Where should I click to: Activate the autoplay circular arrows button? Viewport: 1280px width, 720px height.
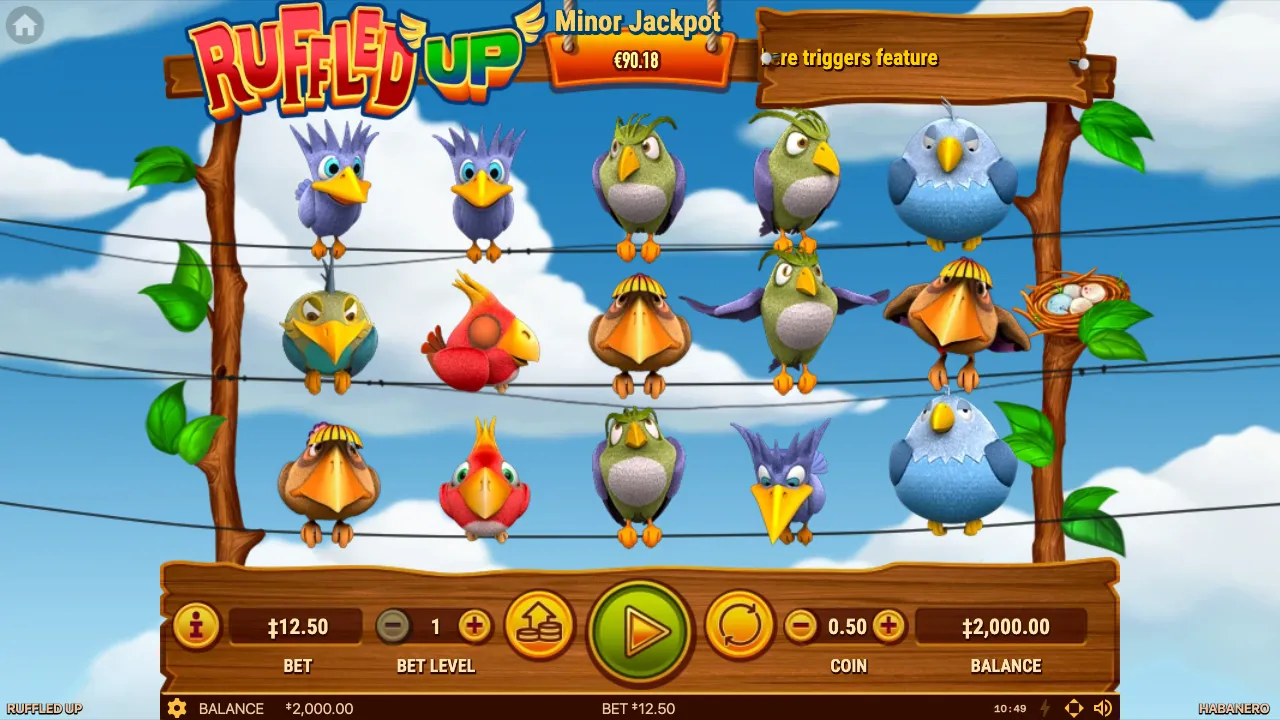(x=740, y=627)
